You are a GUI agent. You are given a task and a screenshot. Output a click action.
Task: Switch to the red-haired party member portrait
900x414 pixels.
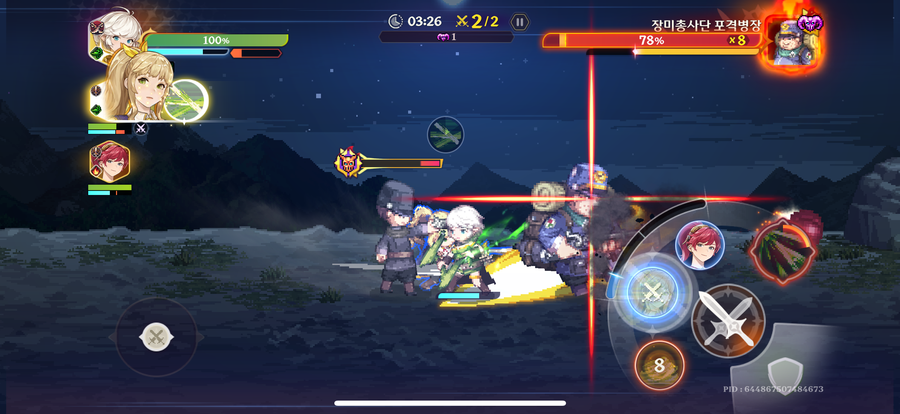tap(109, 161)
